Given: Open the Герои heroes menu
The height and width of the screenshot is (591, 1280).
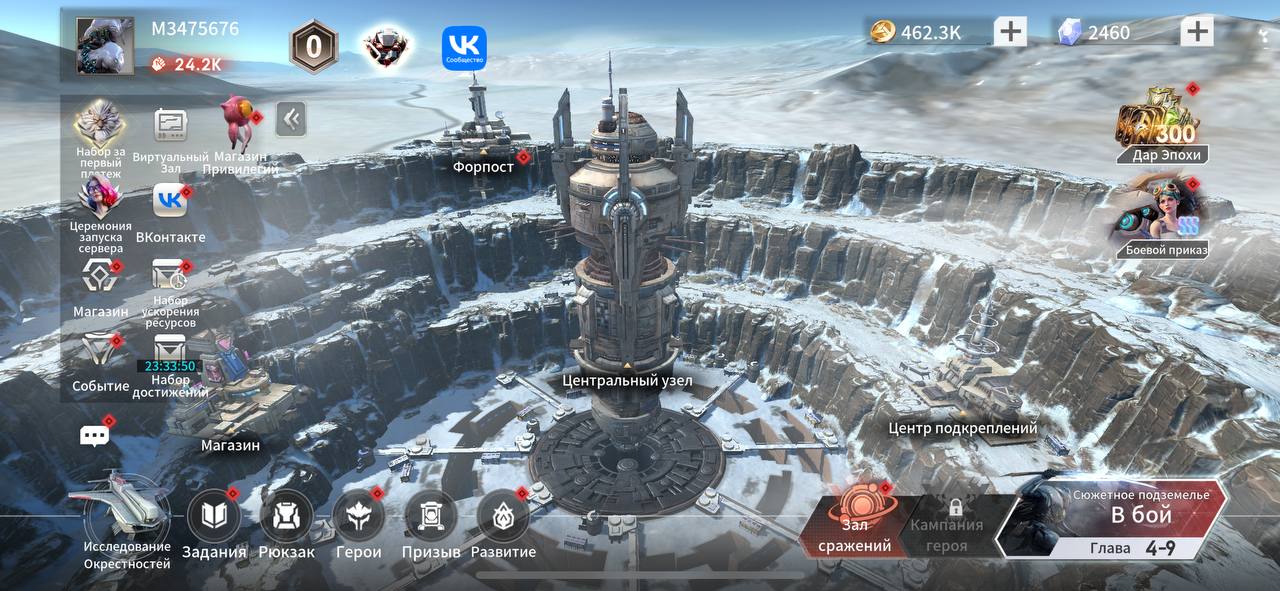Looking at the screenshot, I should (359, 518).
